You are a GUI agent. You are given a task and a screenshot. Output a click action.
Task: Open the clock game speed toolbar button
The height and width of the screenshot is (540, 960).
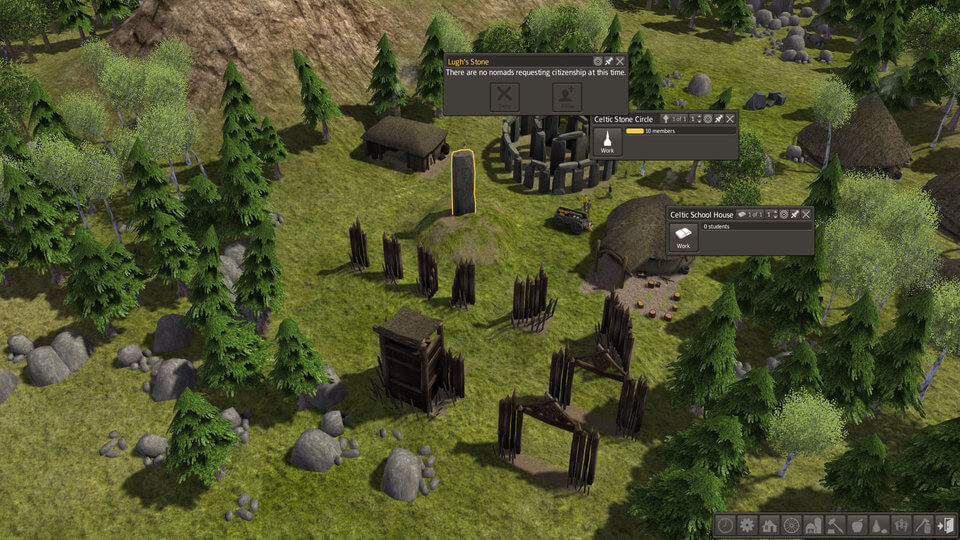(725, 525)
